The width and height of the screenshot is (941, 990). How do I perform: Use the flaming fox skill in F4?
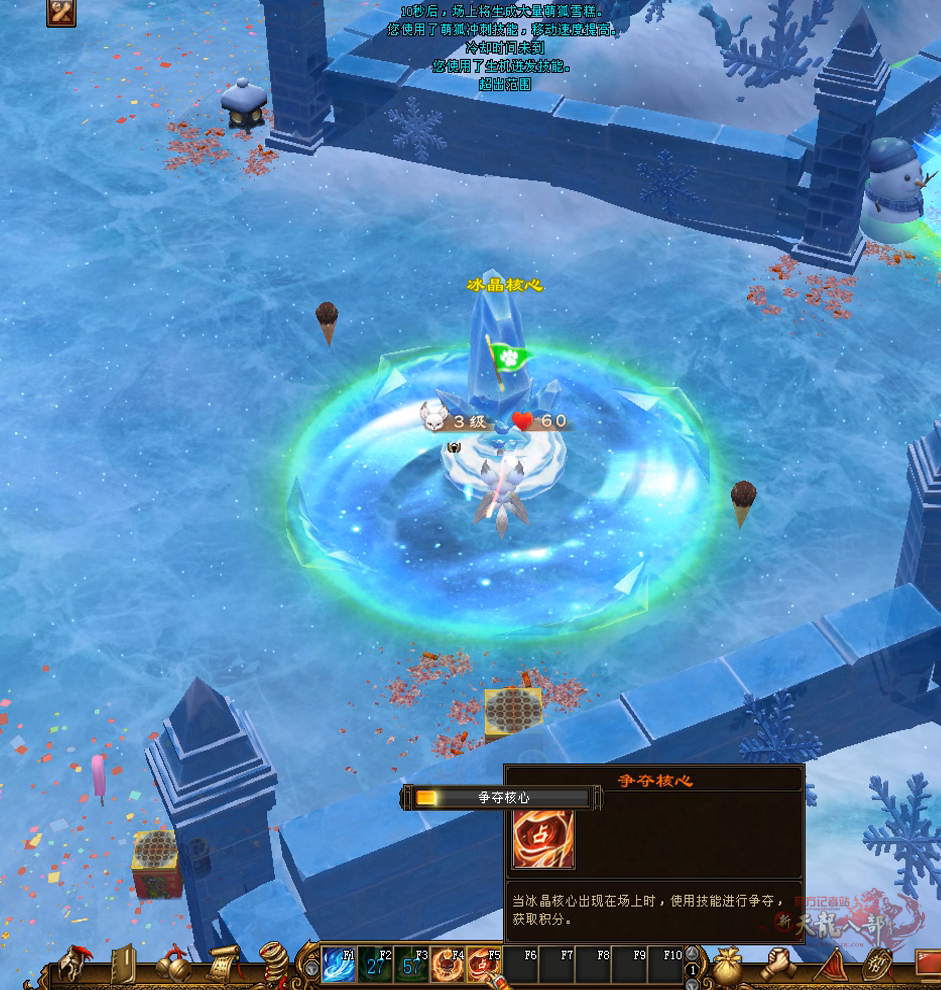447,967
